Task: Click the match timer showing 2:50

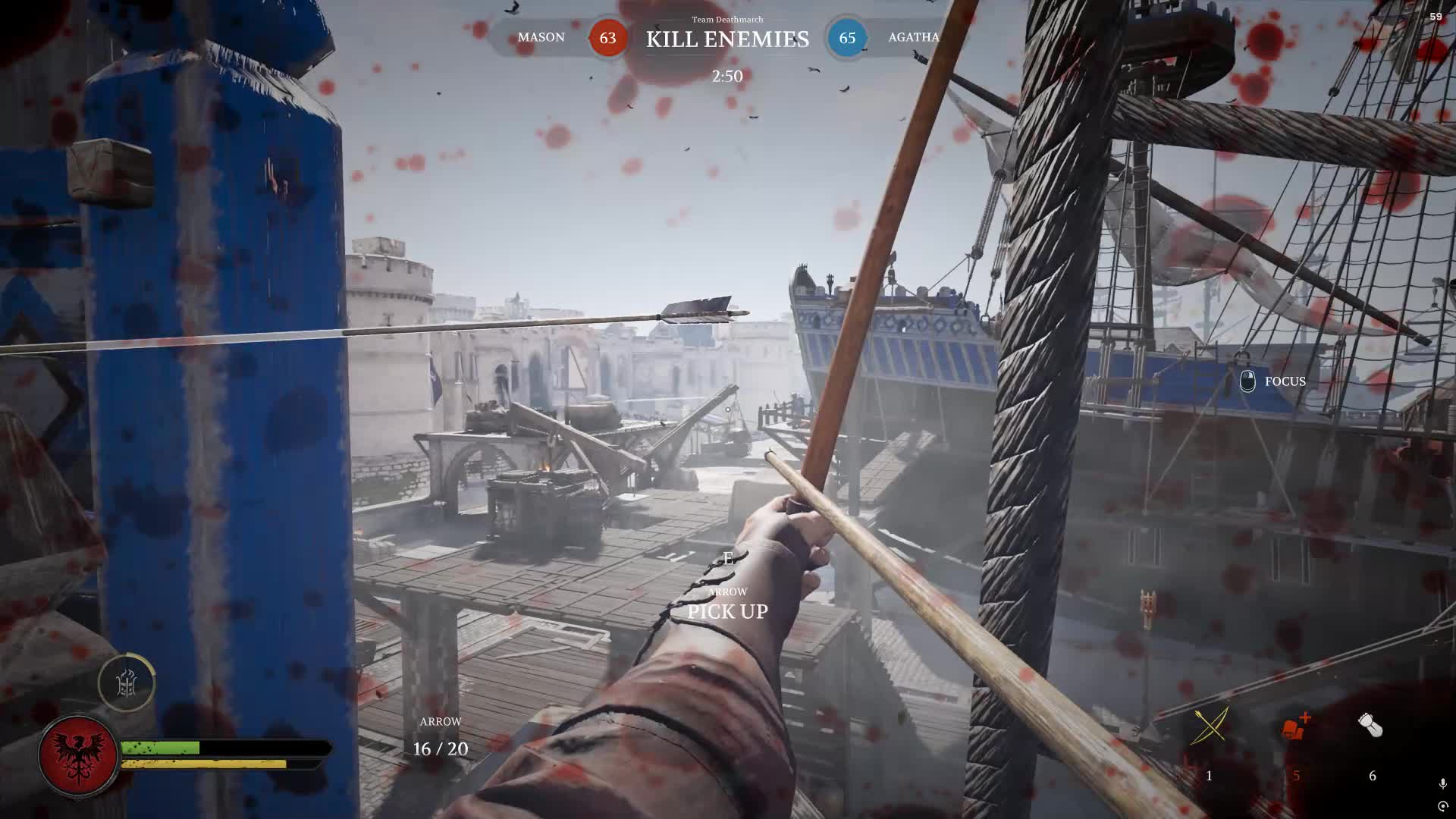Action: point(727,76)
